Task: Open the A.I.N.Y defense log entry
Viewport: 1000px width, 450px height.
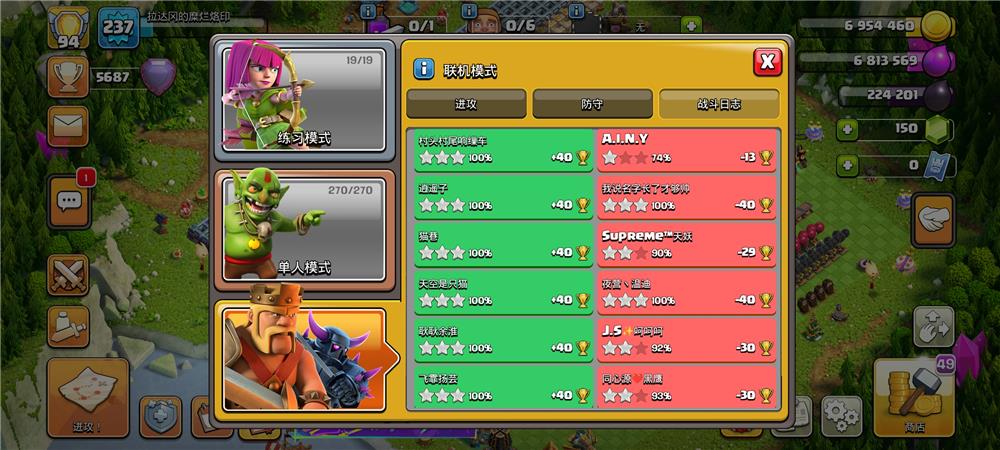Action: click(687, 148)
